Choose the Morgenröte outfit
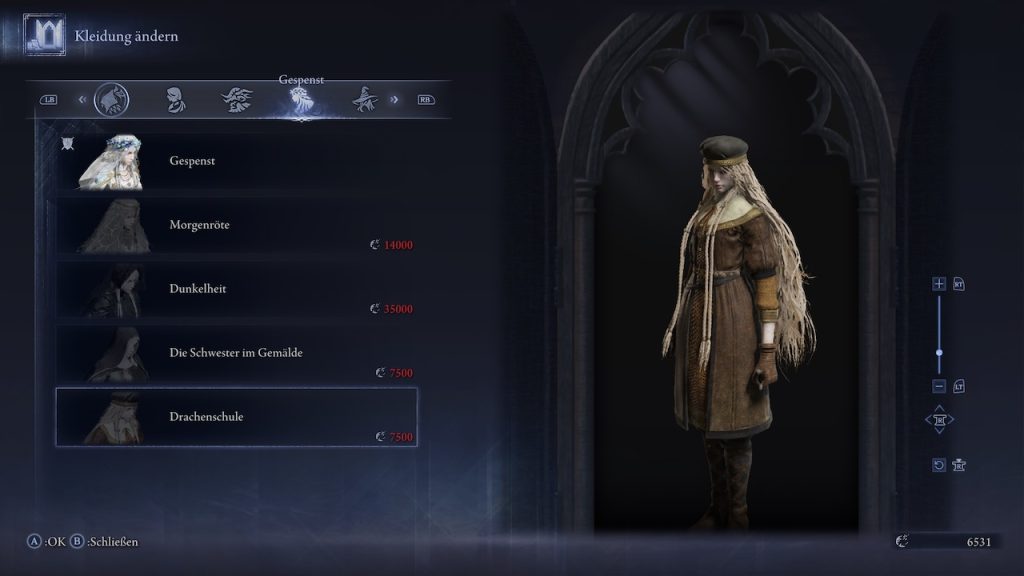 pos(236,225)
